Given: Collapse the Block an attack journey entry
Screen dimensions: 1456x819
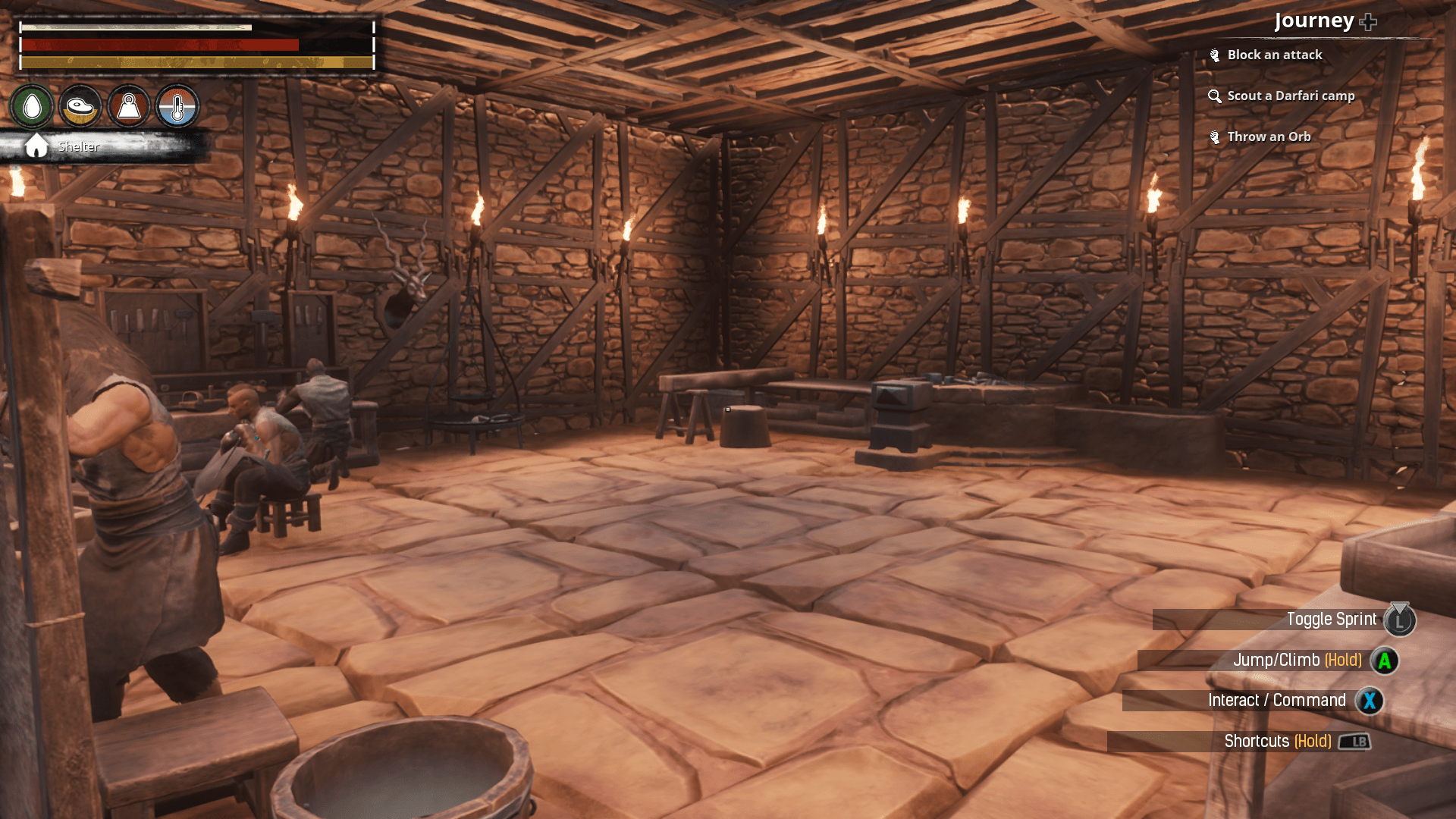Looking at the screenshot, I should [x=1275, y=54].
